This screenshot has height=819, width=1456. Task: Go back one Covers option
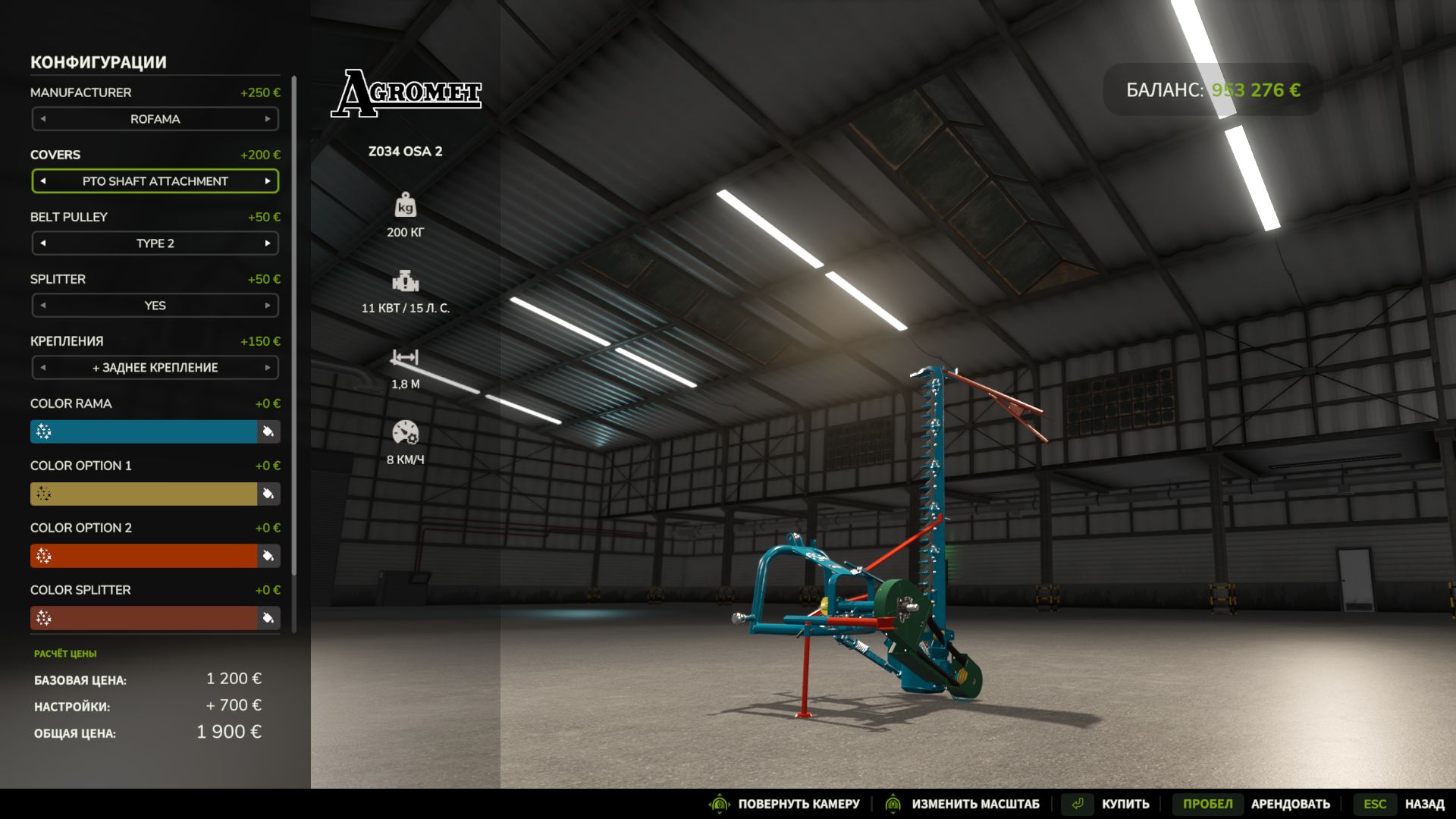click(x=43, y=181)
